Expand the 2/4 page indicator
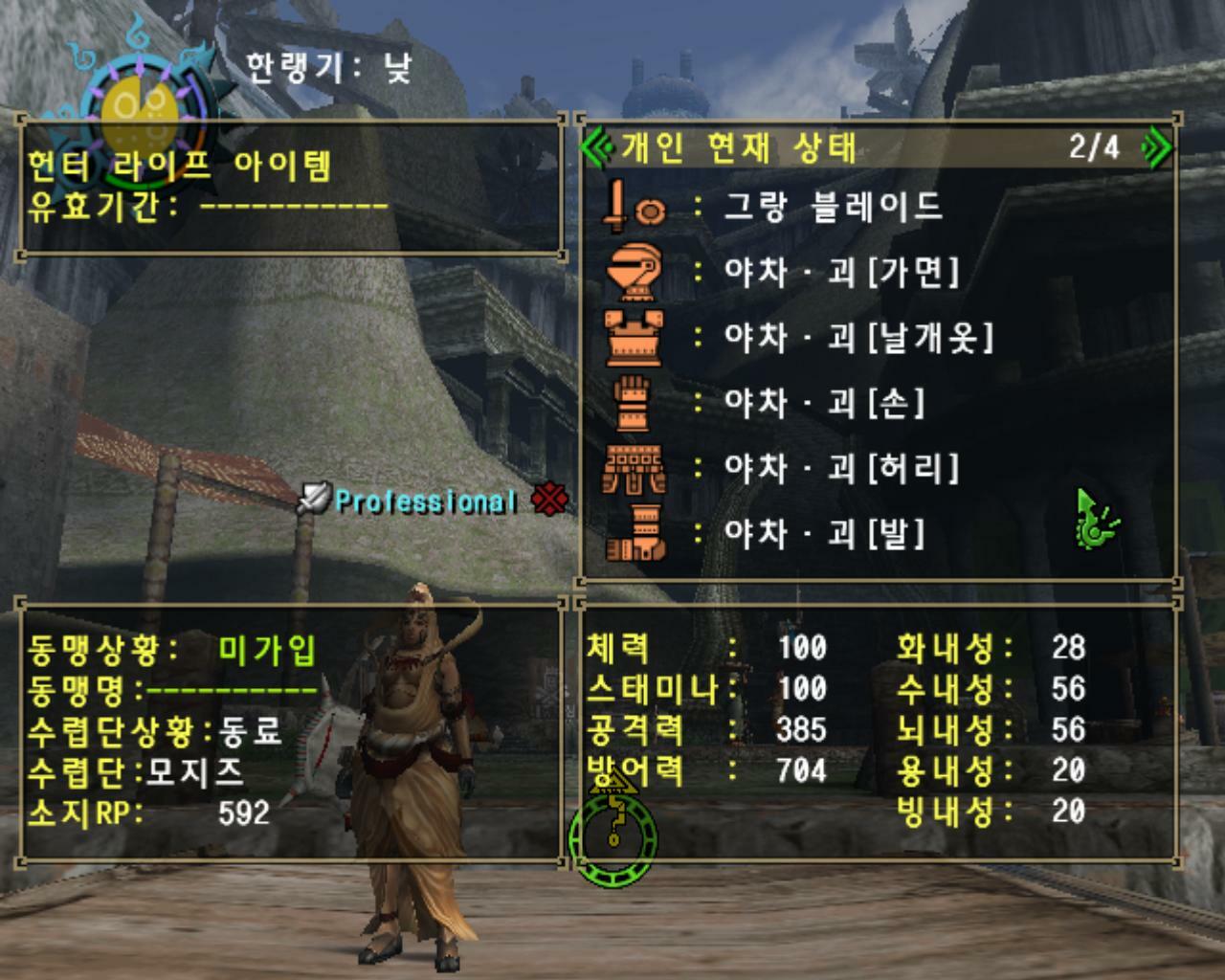Image resolution: width=1225 pixels, height=980 pixels. click(x=1091, y=144)
